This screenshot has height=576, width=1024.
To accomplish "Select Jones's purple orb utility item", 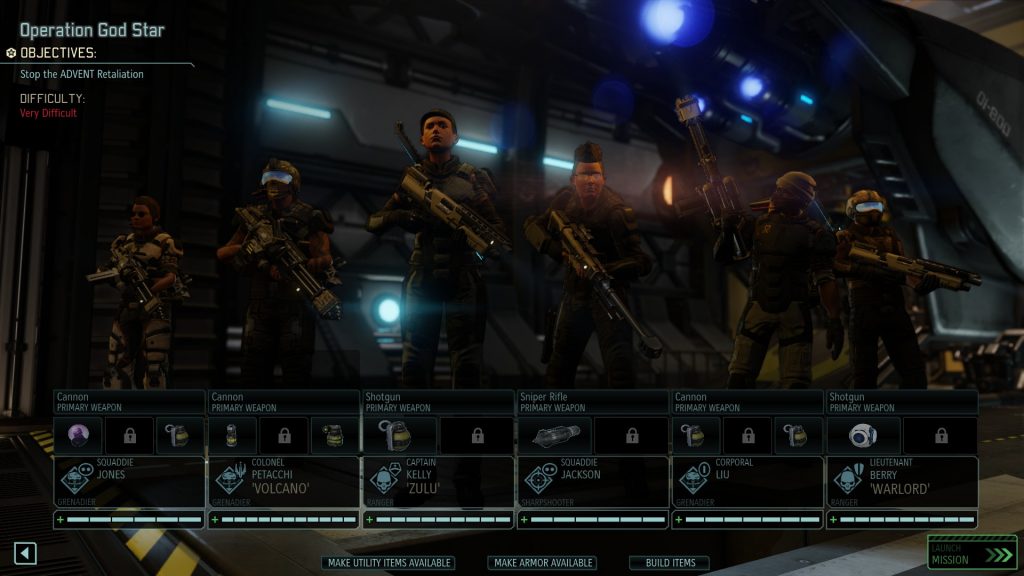I will 78,436.
